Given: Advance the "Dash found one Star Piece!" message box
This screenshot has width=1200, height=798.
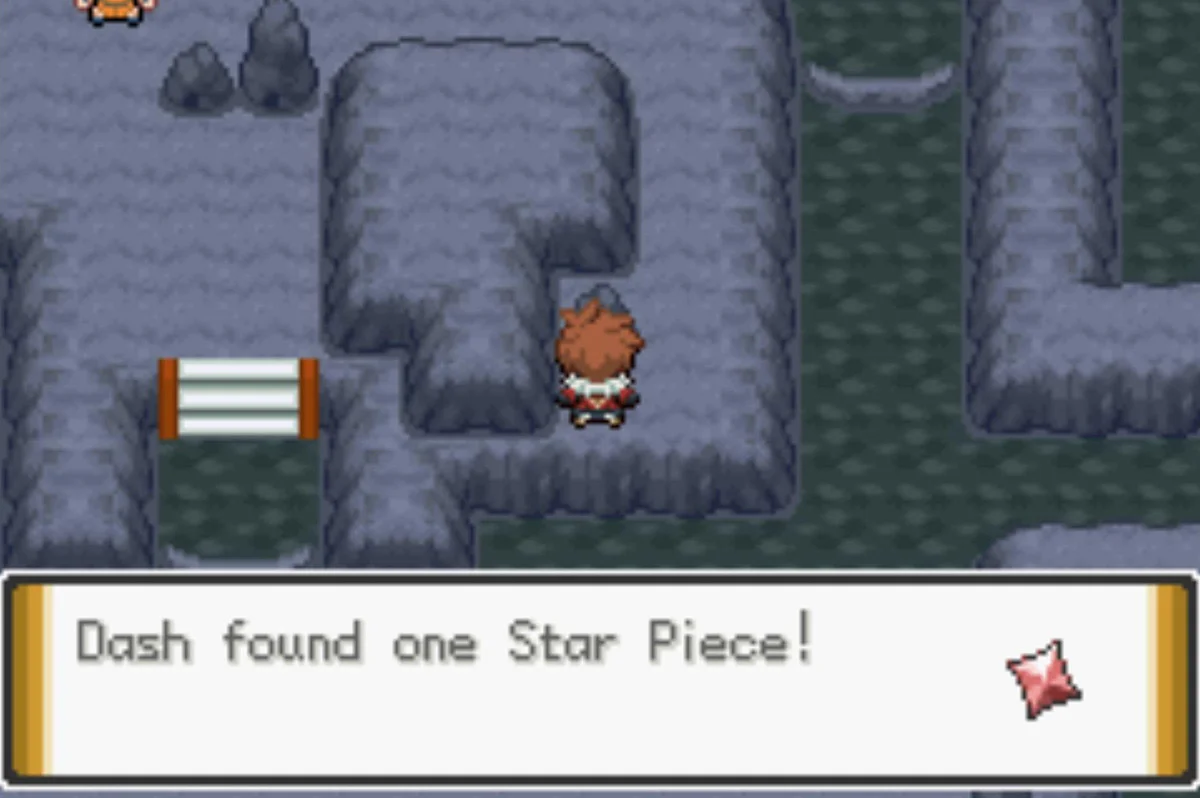Looking at the screenshot, I should [598, 680].
